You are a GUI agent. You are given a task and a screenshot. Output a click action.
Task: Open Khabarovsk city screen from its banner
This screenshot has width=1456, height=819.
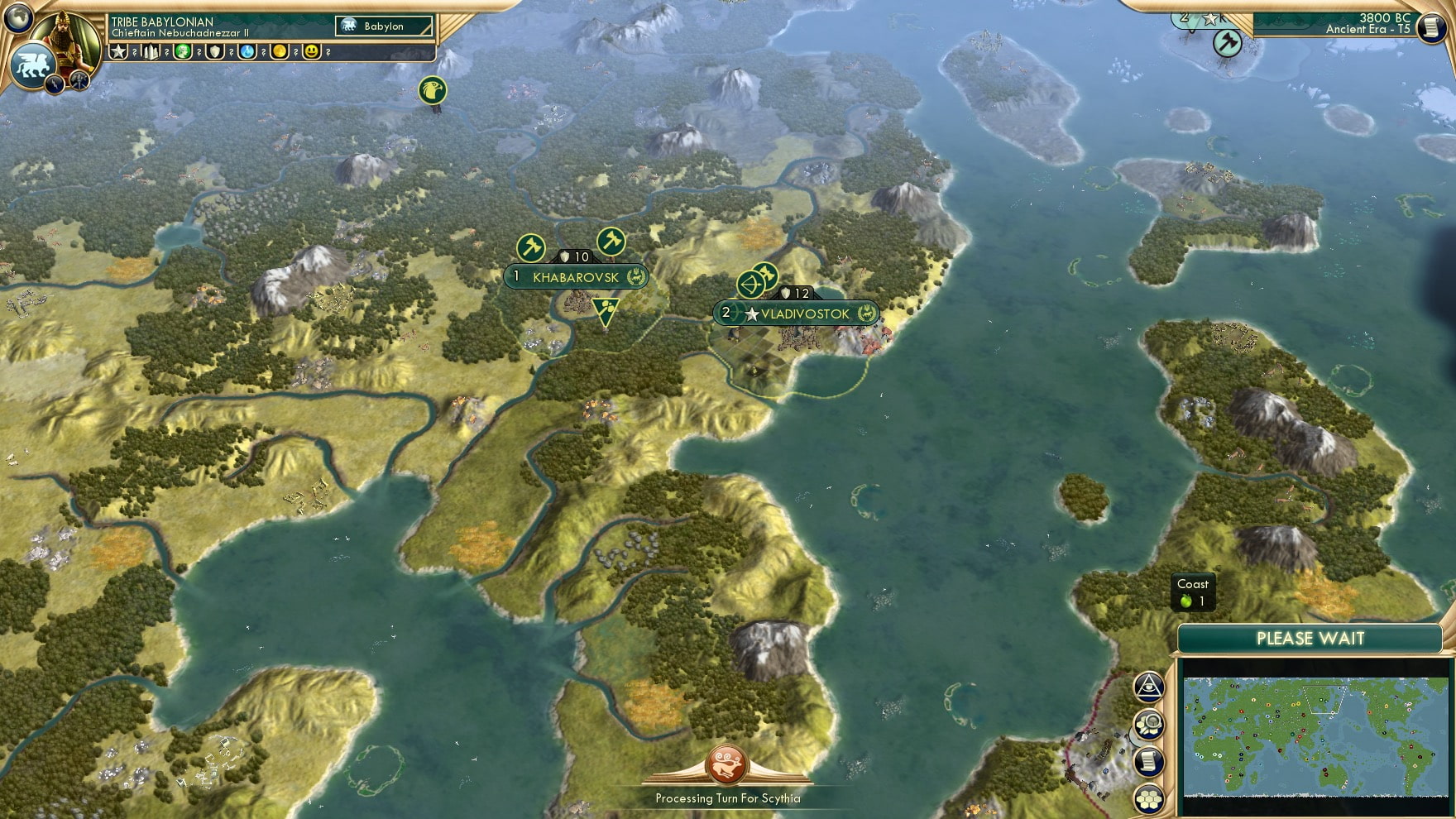tap(577, 277)
